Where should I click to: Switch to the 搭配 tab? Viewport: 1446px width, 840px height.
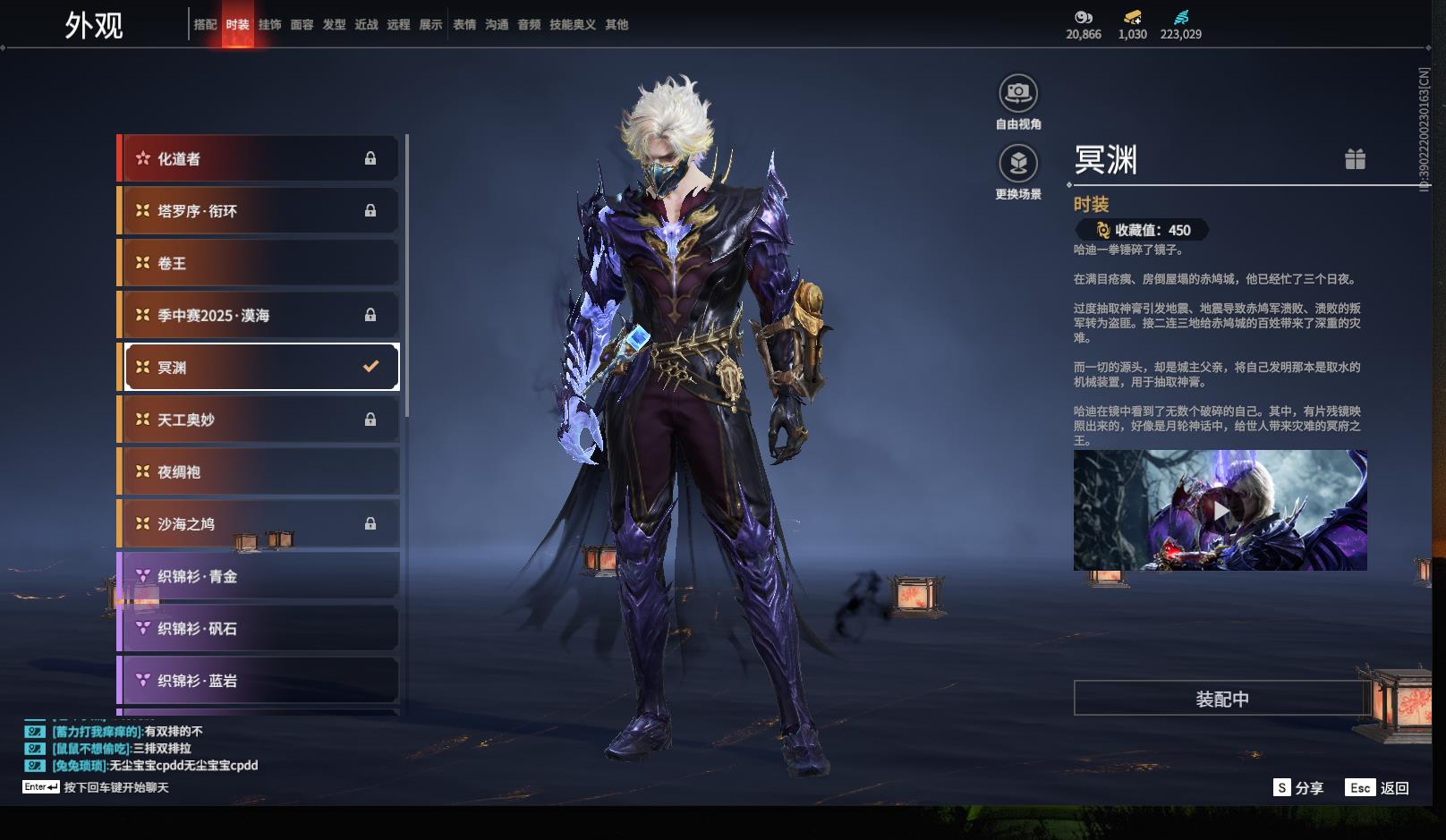pyautogui.click(x=205, y=25)
